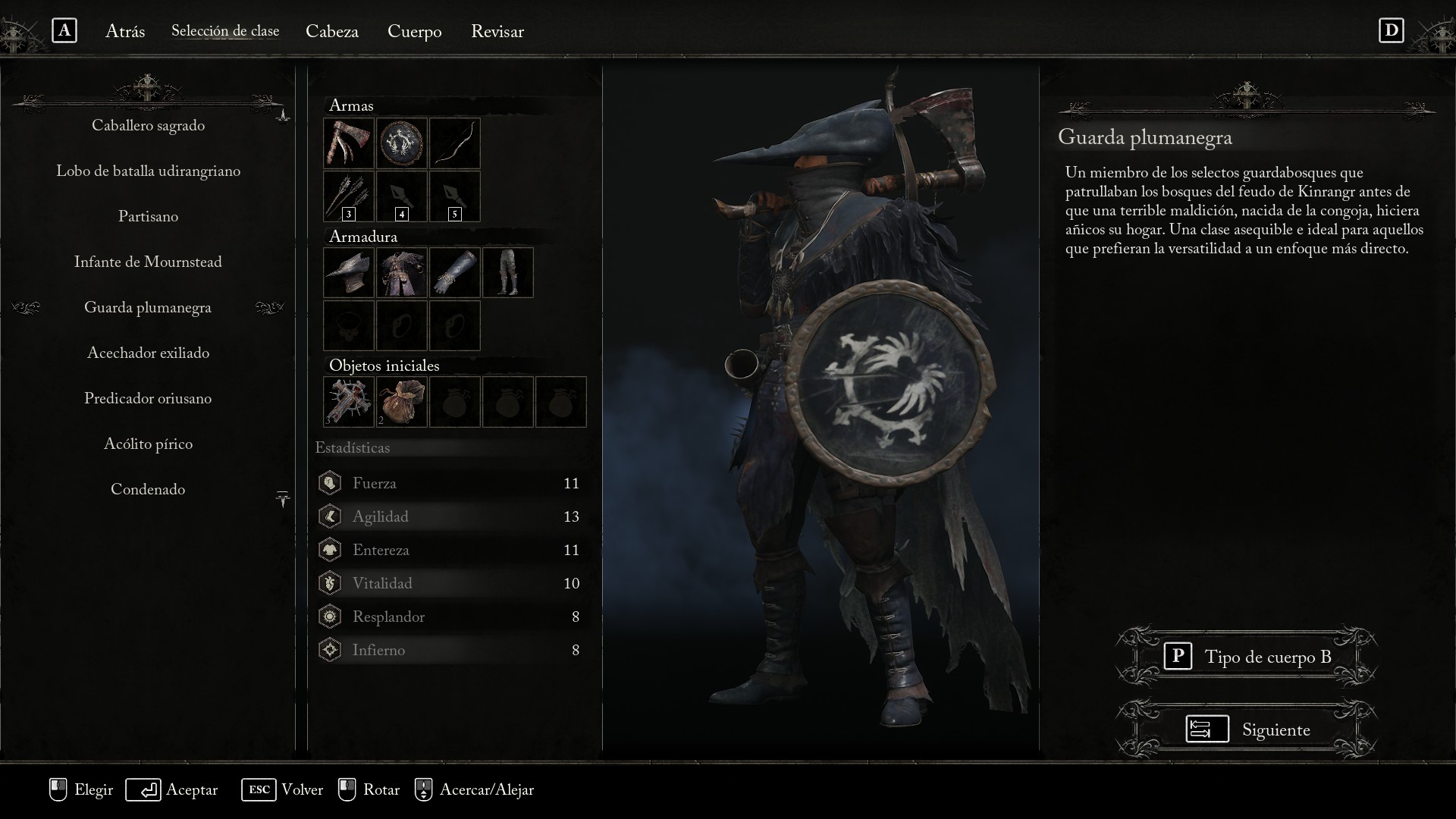Inspect the axe weapon slot
The image size is (1456, 819).
(x=349, y=143)
